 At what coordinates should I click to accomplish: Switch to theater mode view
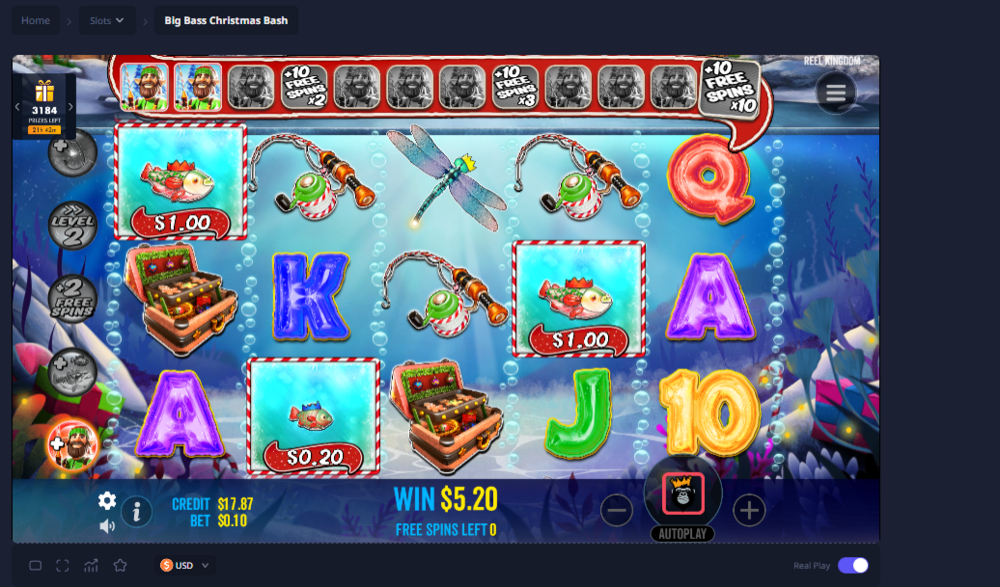pyautogui.click(x=35, y=565)
